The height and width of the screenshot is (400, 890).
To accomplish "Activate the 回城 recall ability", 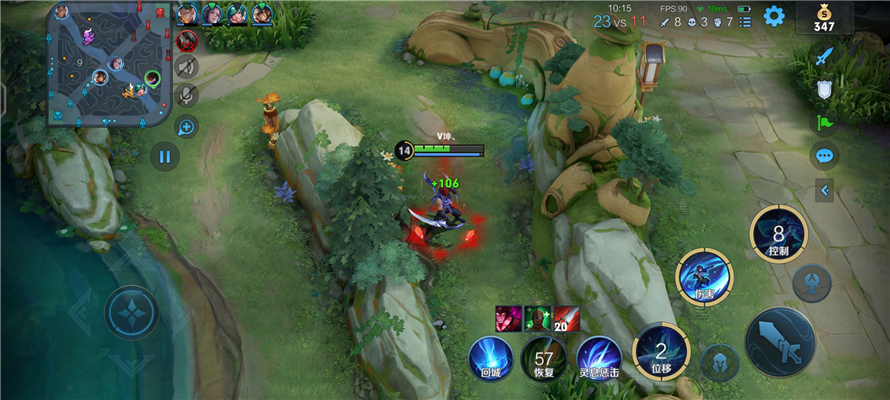I will (x=490, y=357).
